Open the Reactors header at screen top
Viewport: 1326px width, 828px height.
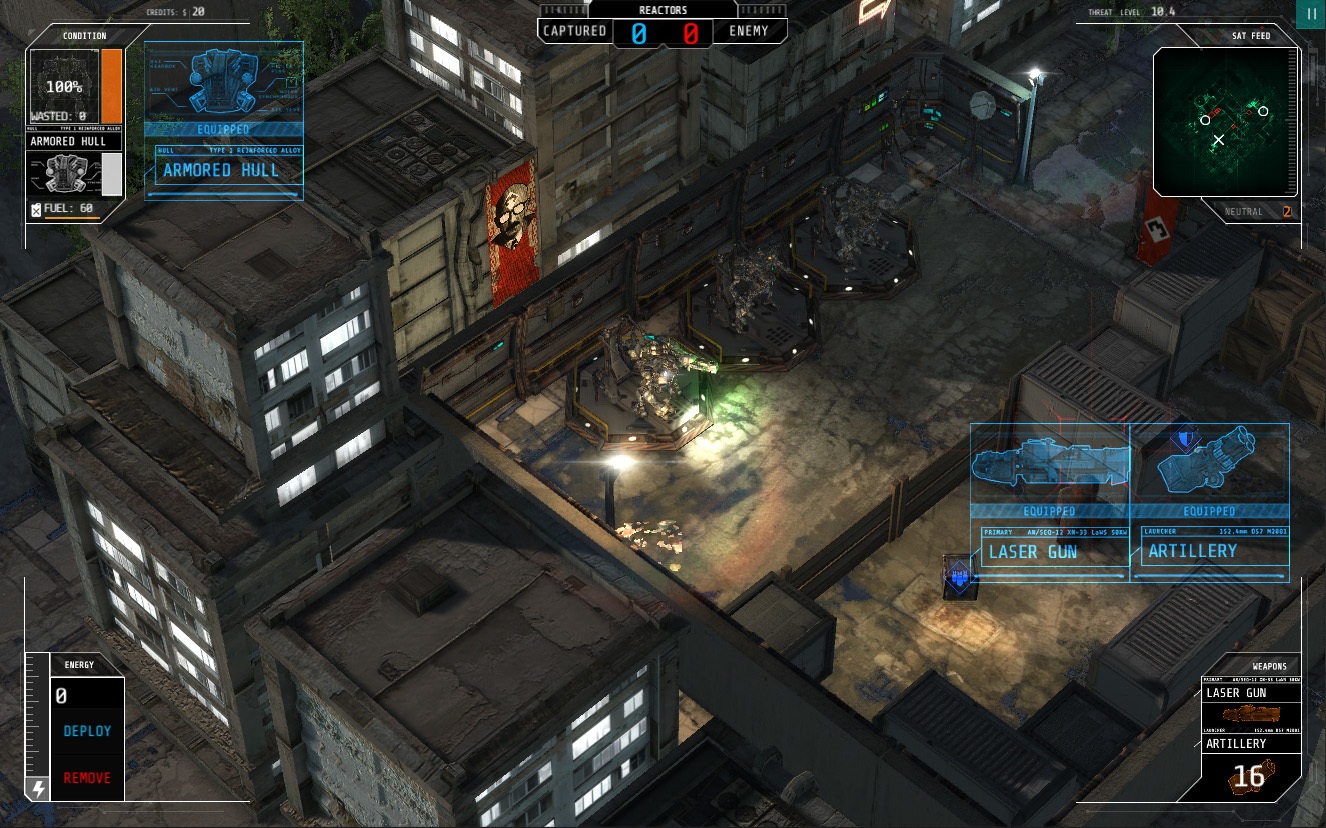pyautogui.click(x=663, y=8)
